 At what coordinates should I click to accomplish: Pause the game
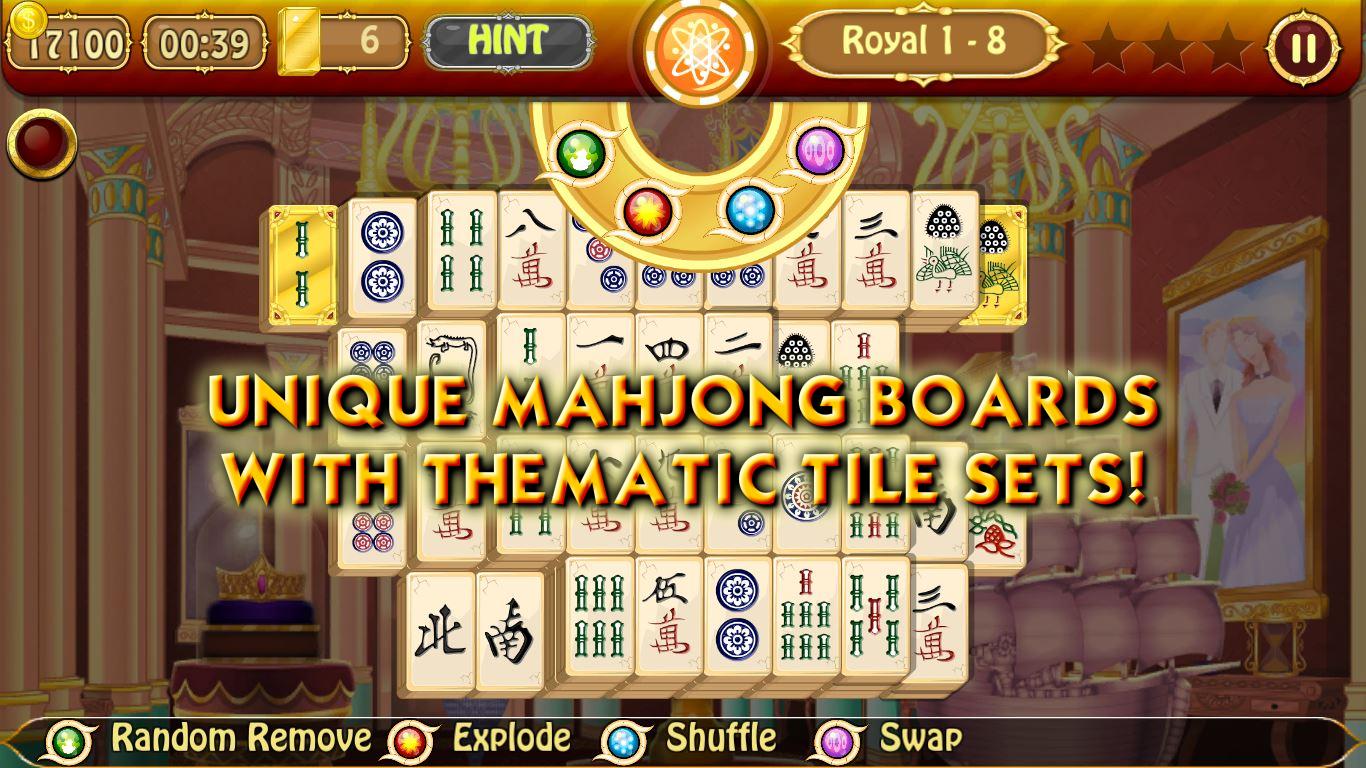point(1303,47)
